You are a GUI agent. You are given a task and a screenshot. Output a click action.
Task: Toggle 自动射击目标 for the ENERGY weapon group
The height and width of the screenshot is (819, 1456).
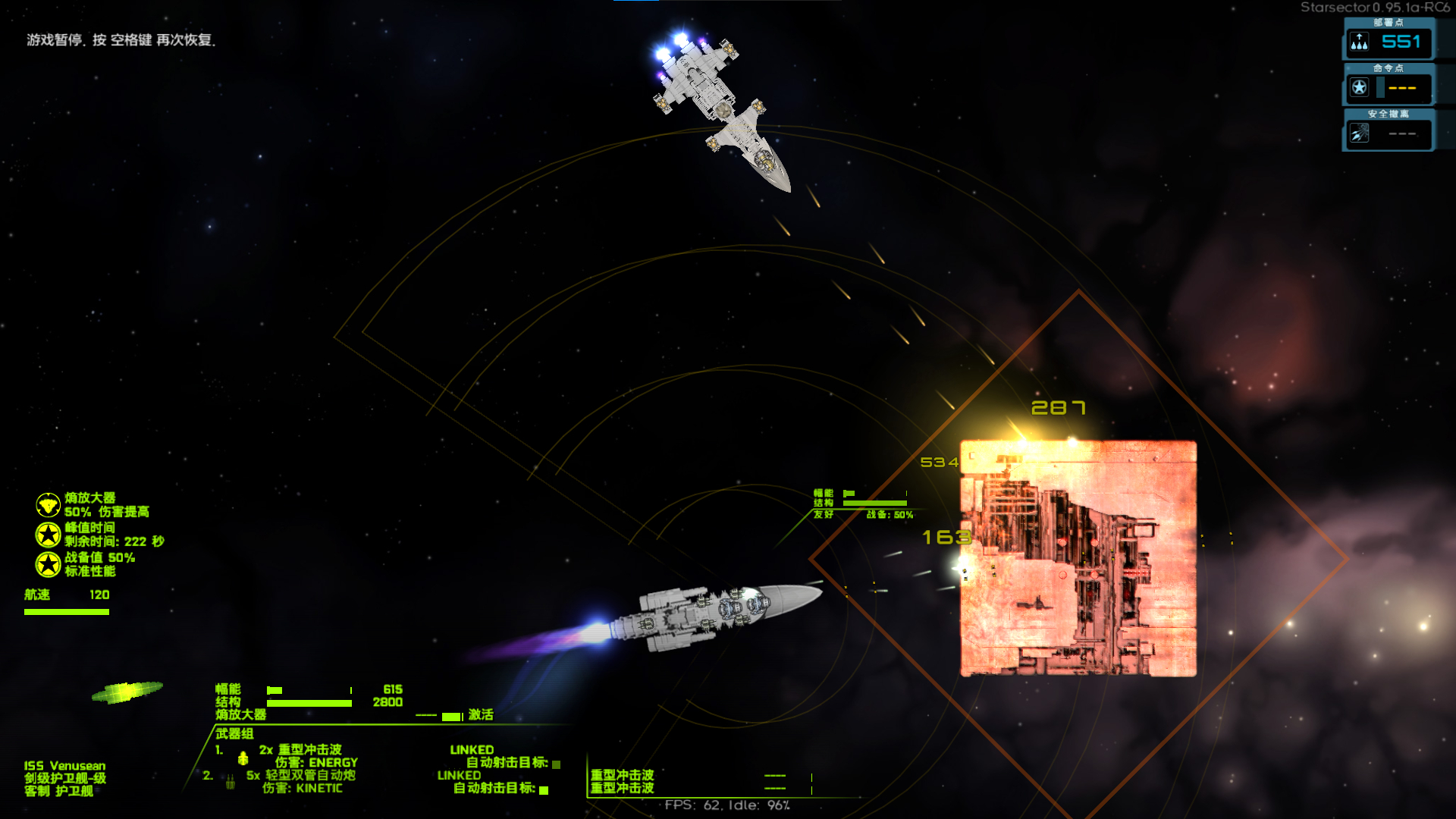[x=556, y=764]
